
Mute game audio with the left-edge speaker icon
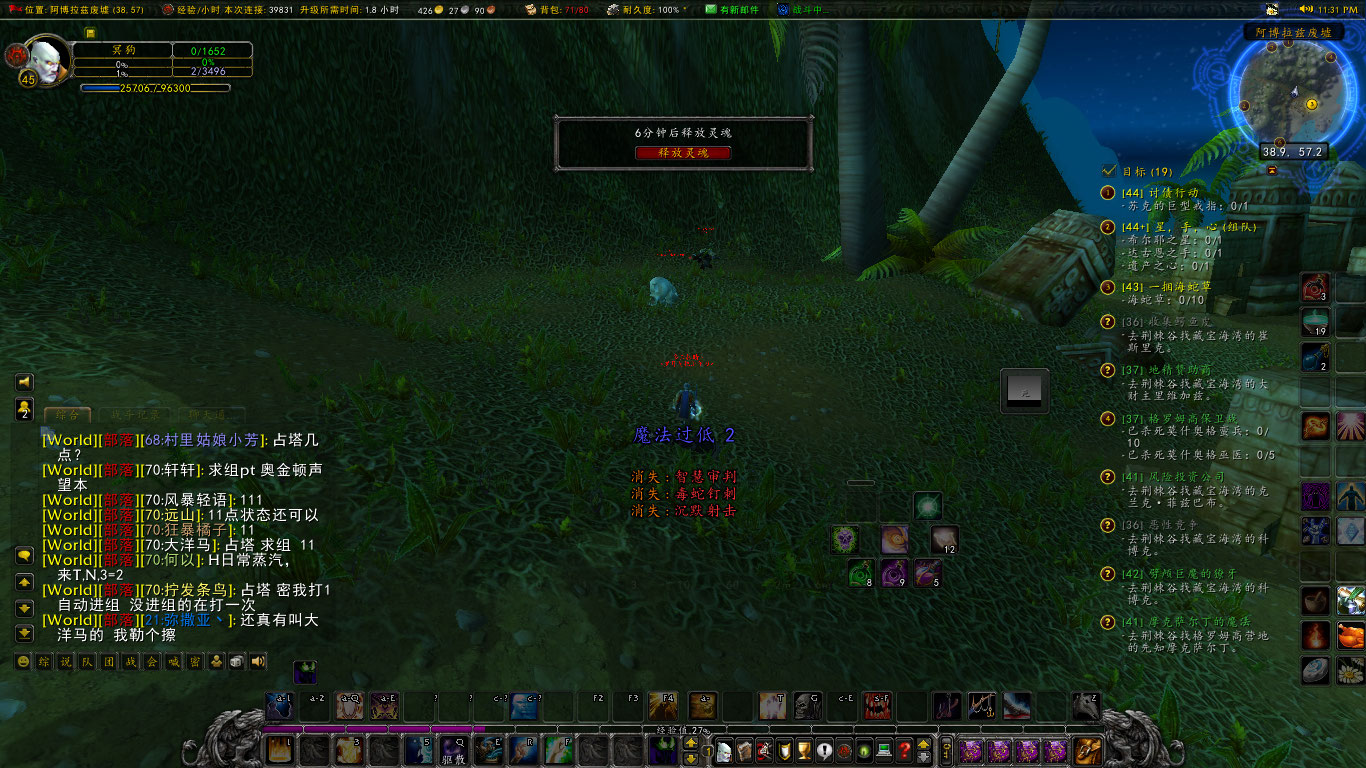(23, 381)
